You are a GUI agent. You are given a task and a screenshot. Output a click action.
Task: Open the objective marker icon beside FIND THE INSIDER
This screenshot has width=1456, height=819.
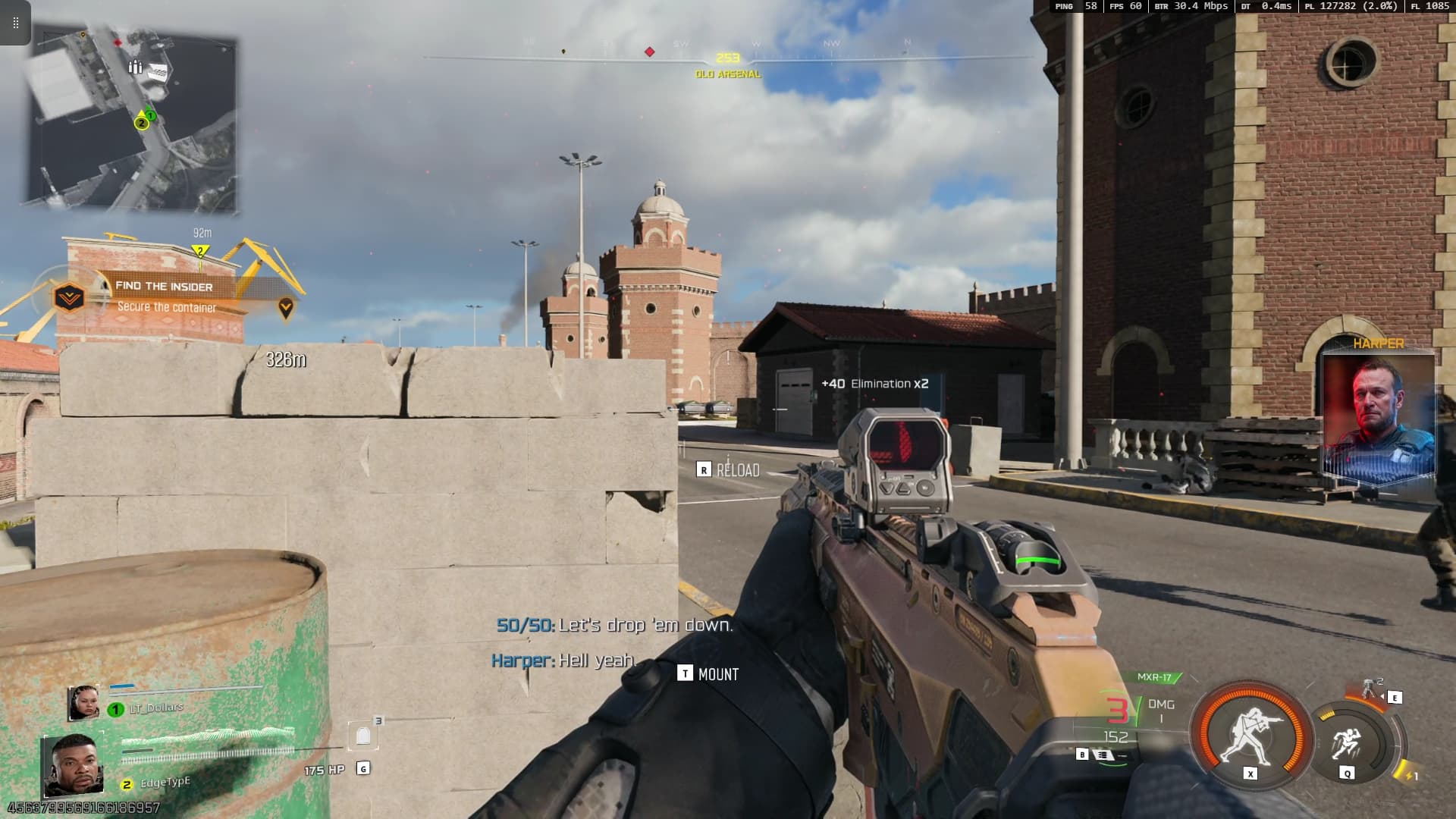click(68, 296)
